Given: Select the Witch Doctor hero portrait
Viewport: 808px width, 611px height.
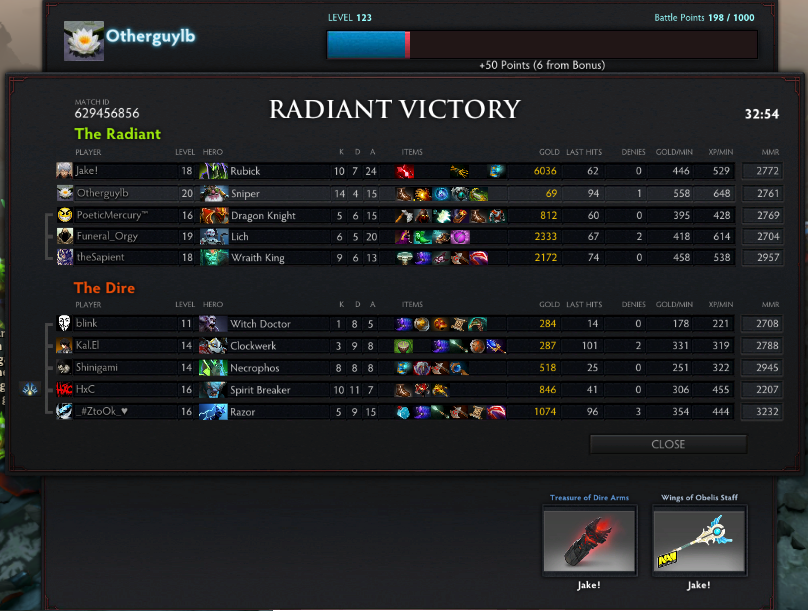Looking at the screenshot, I should tap(213, 324).
